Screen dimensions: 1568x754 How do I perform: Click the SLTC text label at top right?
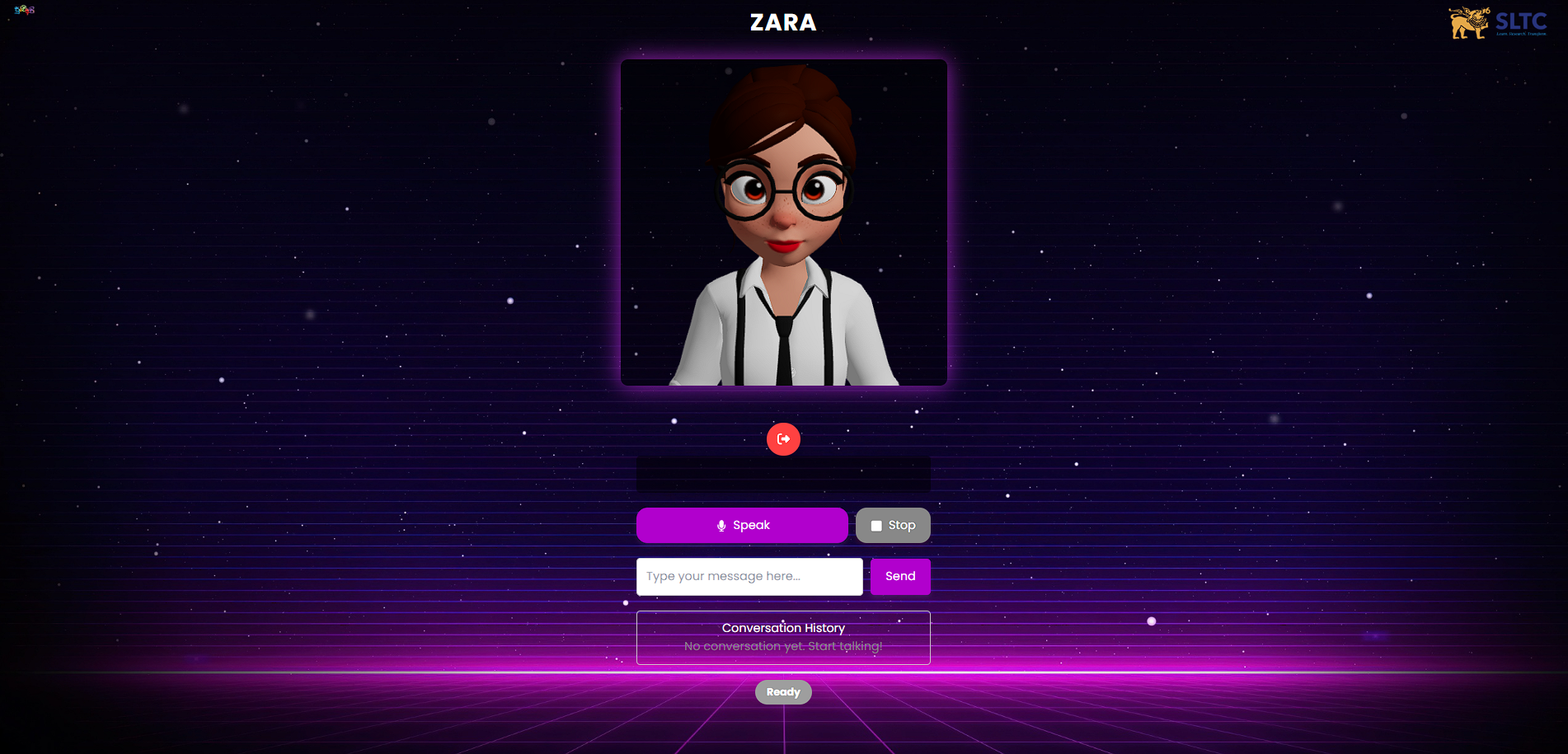pos(1523,22)
